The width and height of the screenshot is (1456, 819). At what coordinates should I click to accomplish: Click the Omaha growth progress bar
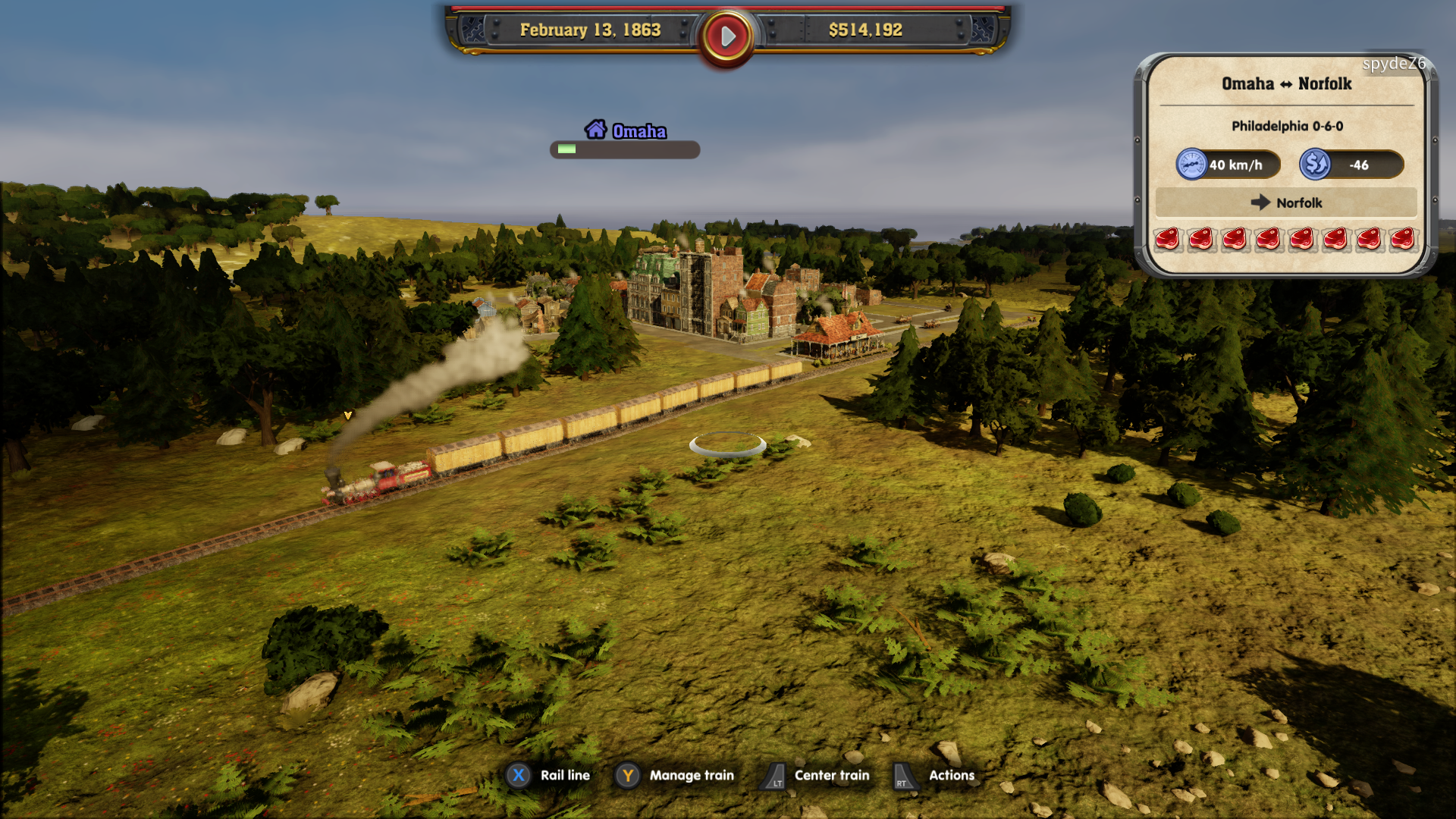click(623, 150)
